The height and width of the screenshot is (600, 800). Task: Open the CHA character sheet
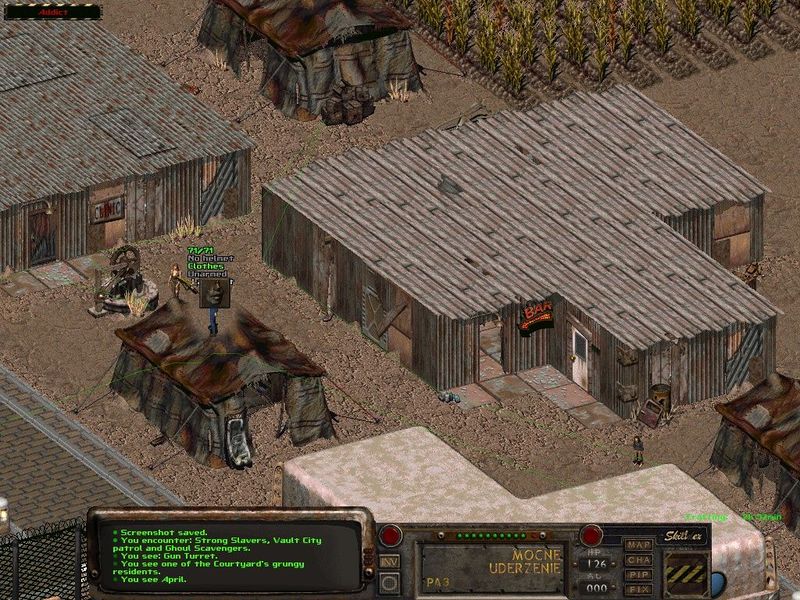coord(638,560)
